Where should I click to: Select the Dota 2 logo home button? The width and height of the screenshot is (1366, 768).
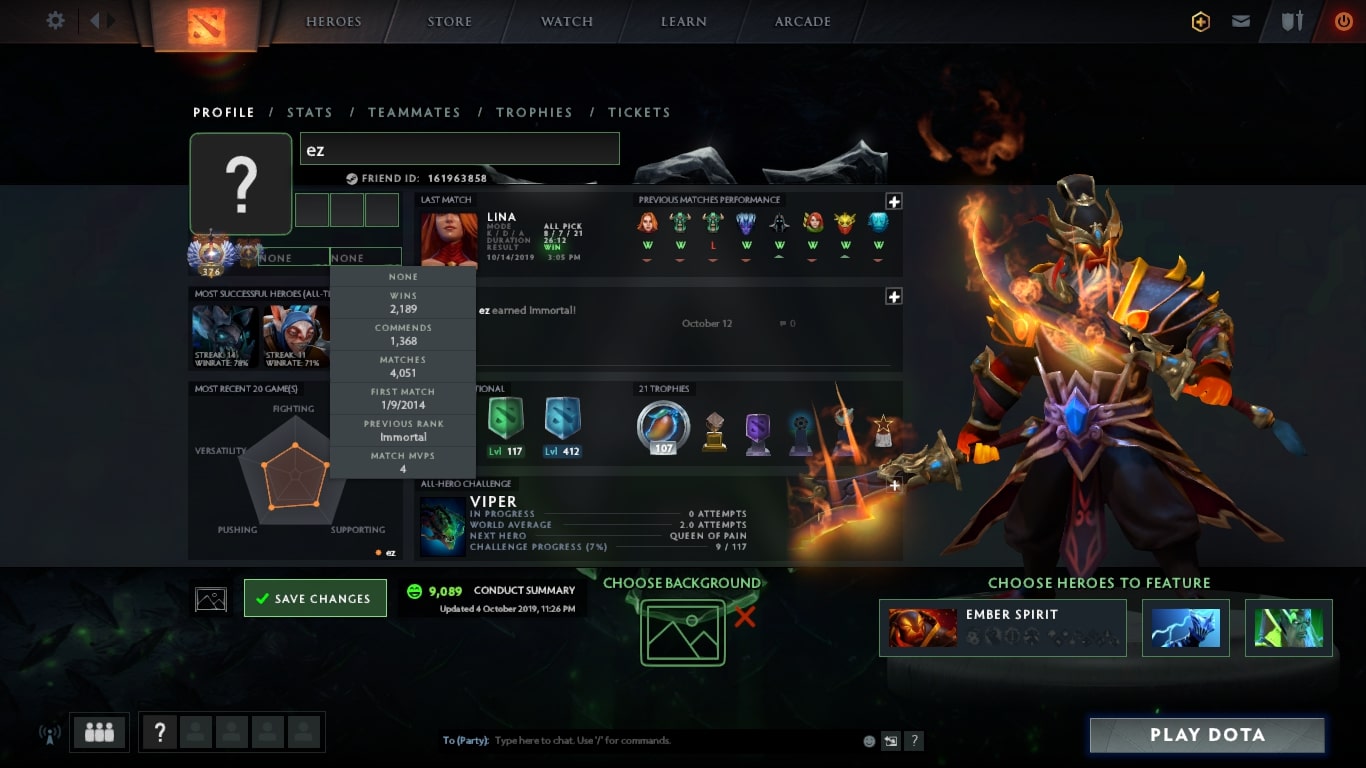(207, 25)
